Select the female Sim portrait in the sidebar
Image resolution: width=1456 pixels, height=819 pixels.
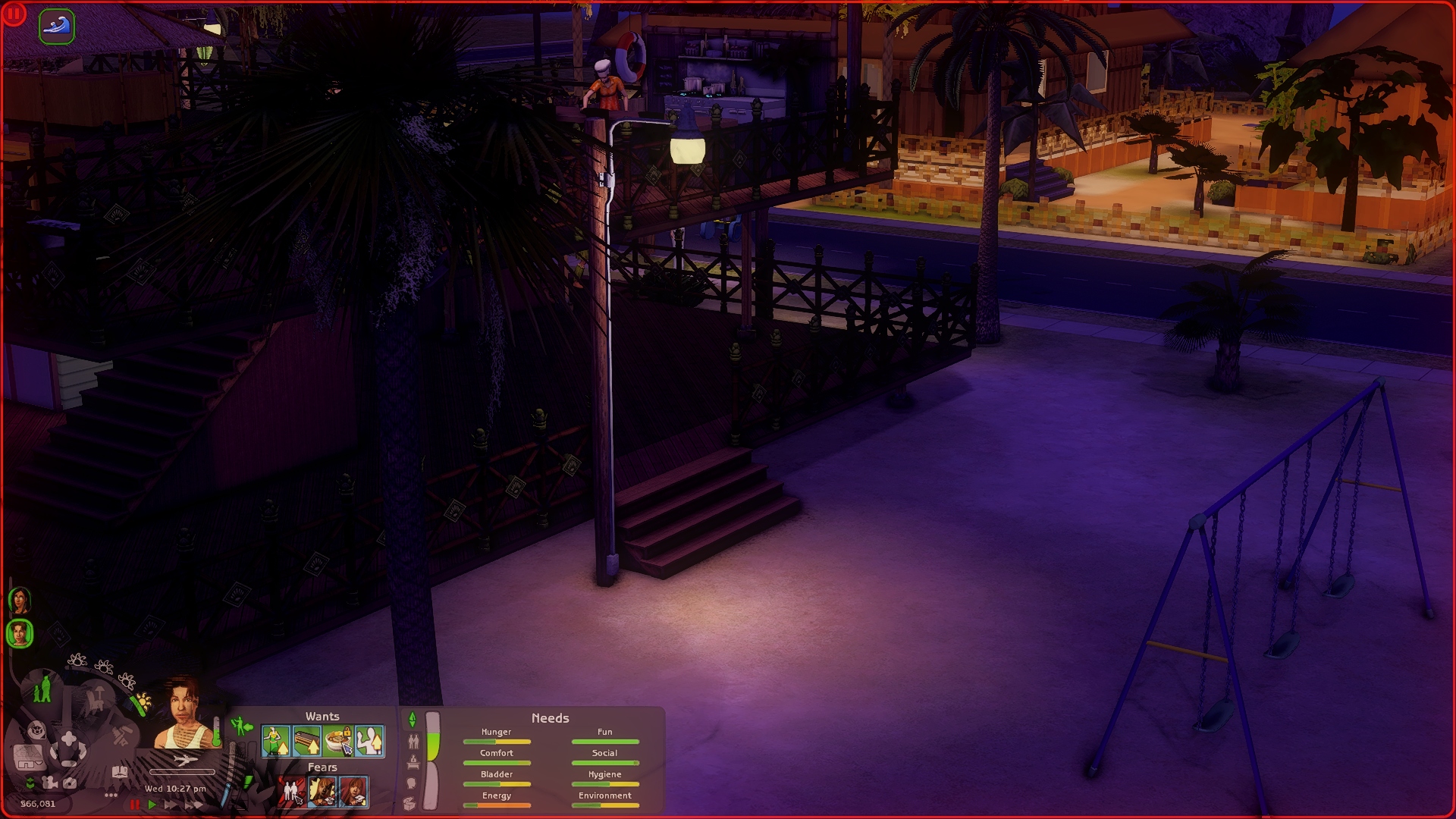tap(20, 601)
